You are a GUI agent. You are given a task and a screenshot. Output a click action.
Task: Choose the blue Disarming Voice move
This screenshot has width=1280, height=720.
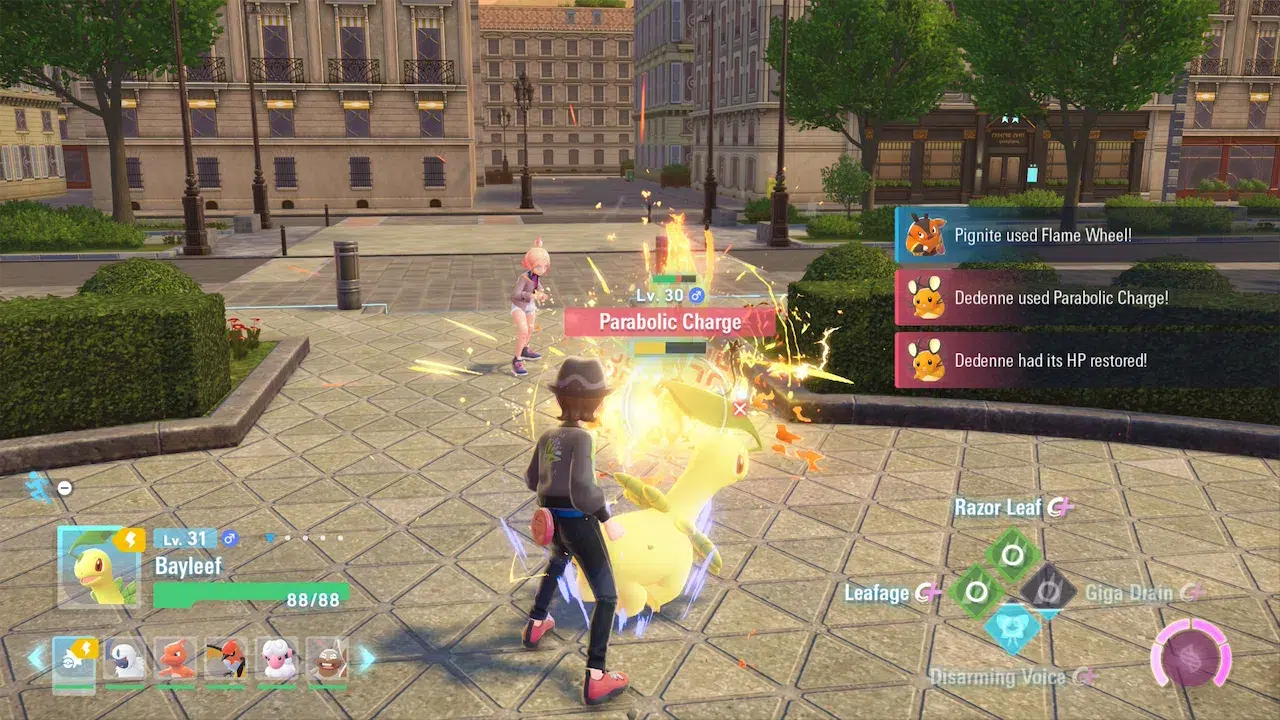[1012, 630]
